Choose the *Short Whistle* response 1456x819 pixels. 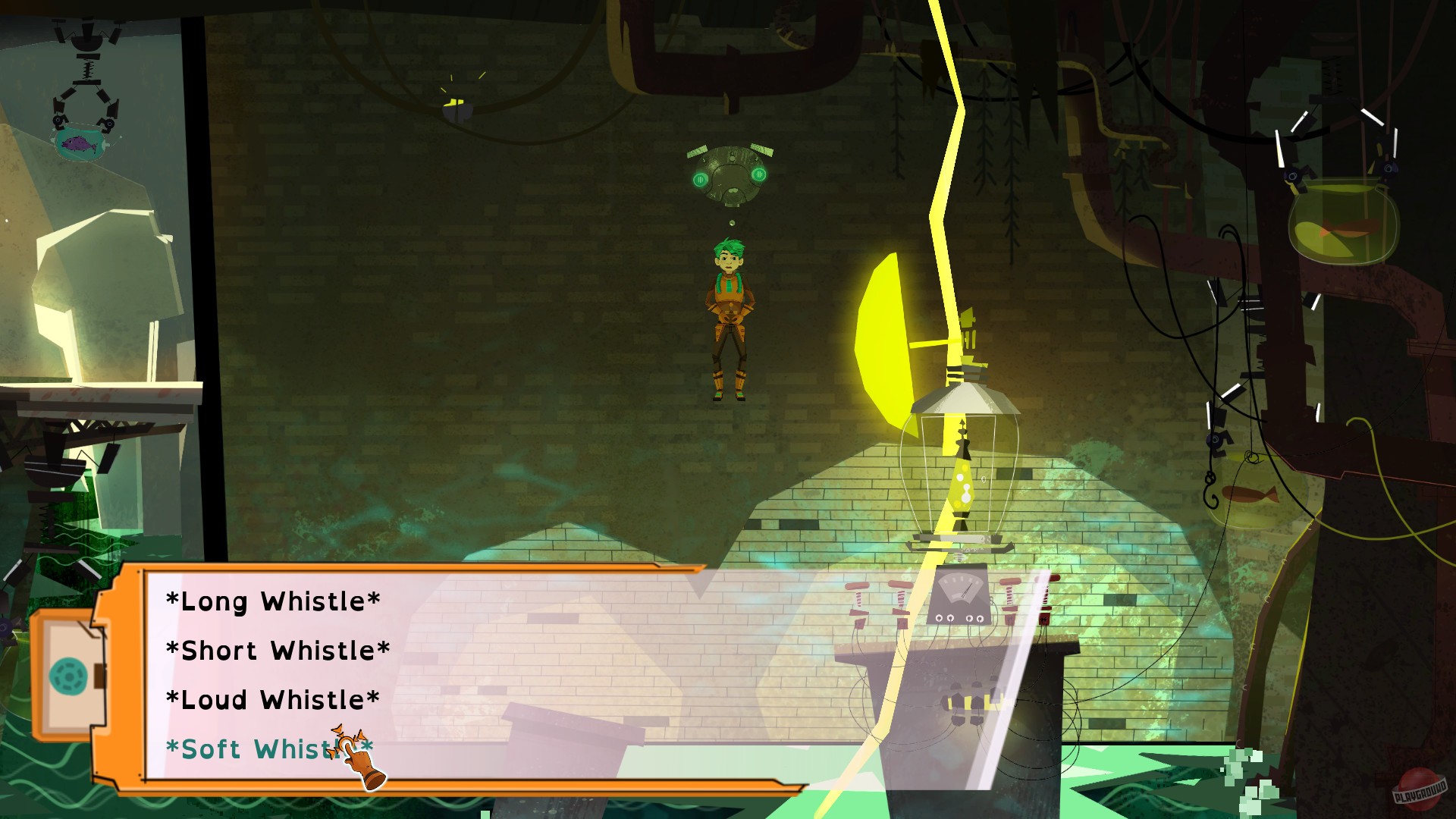[279, 650]
